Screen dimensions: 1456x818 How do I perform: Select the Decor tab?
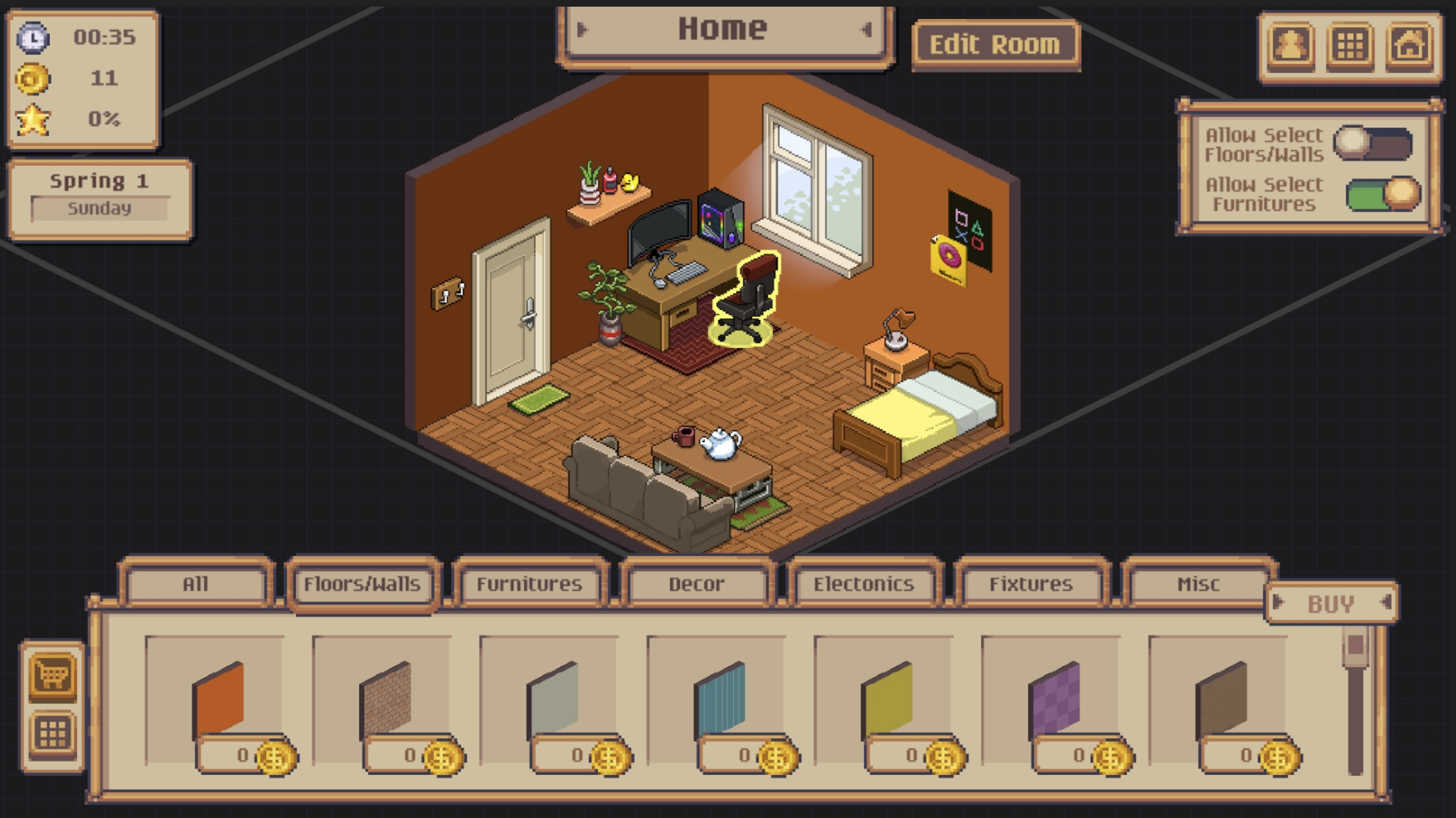coord(696,584)
